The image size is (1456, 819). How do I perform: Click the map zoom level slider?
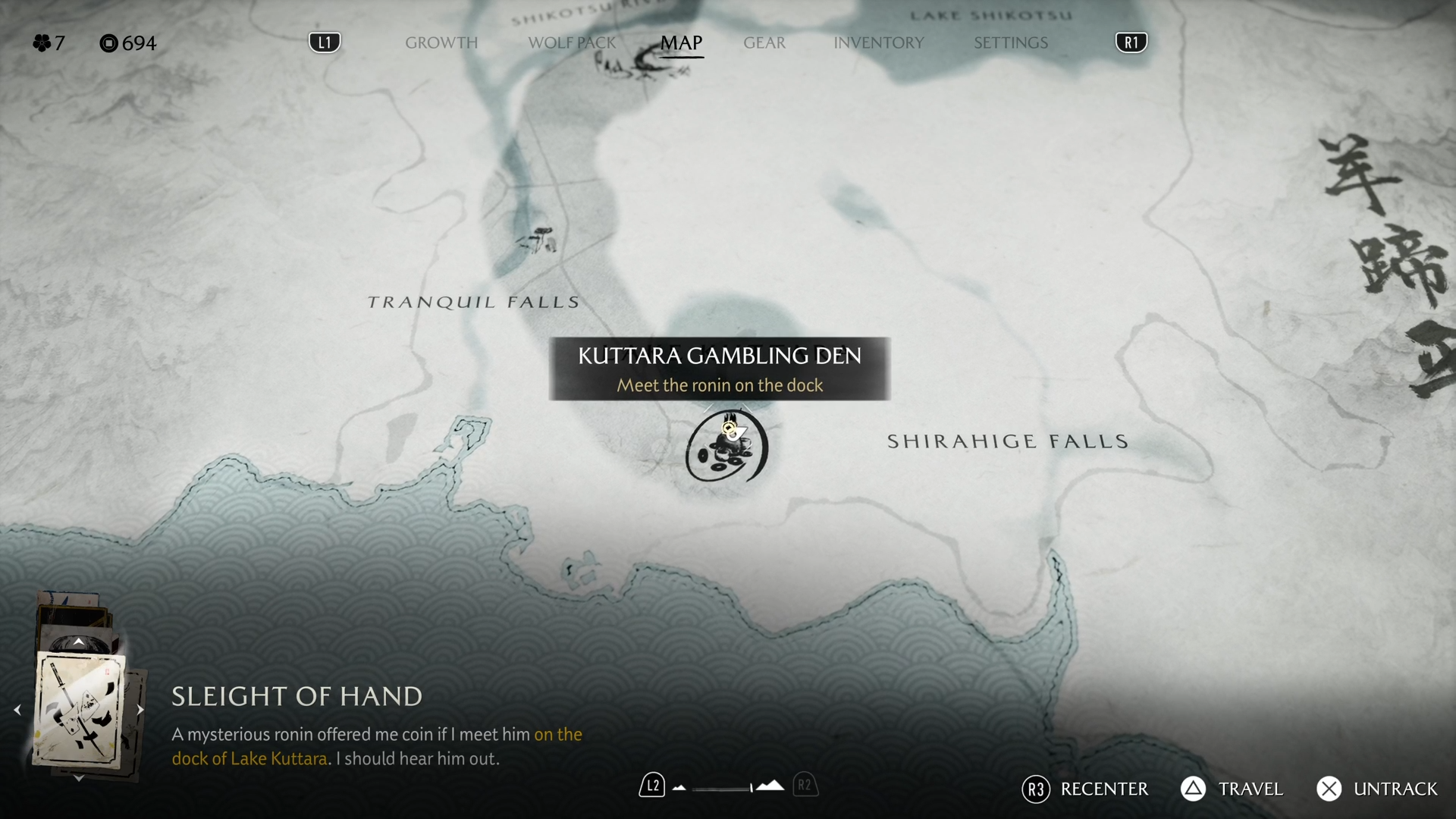click(724, 788)
